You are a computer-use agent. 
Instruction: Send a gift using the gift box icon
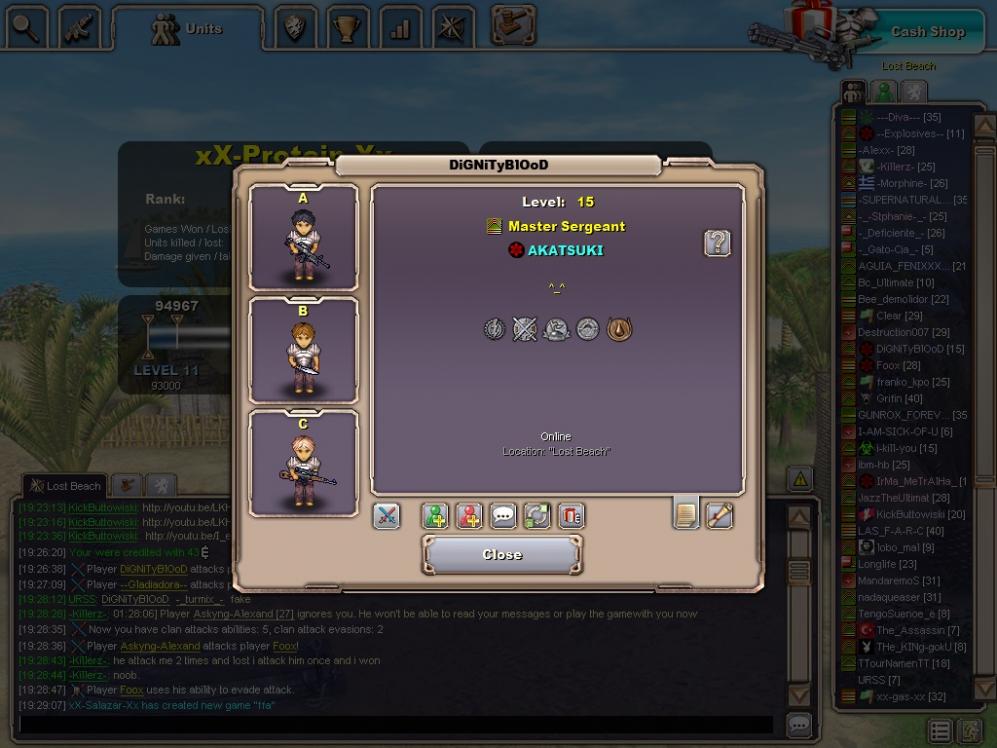click(571, 516)
